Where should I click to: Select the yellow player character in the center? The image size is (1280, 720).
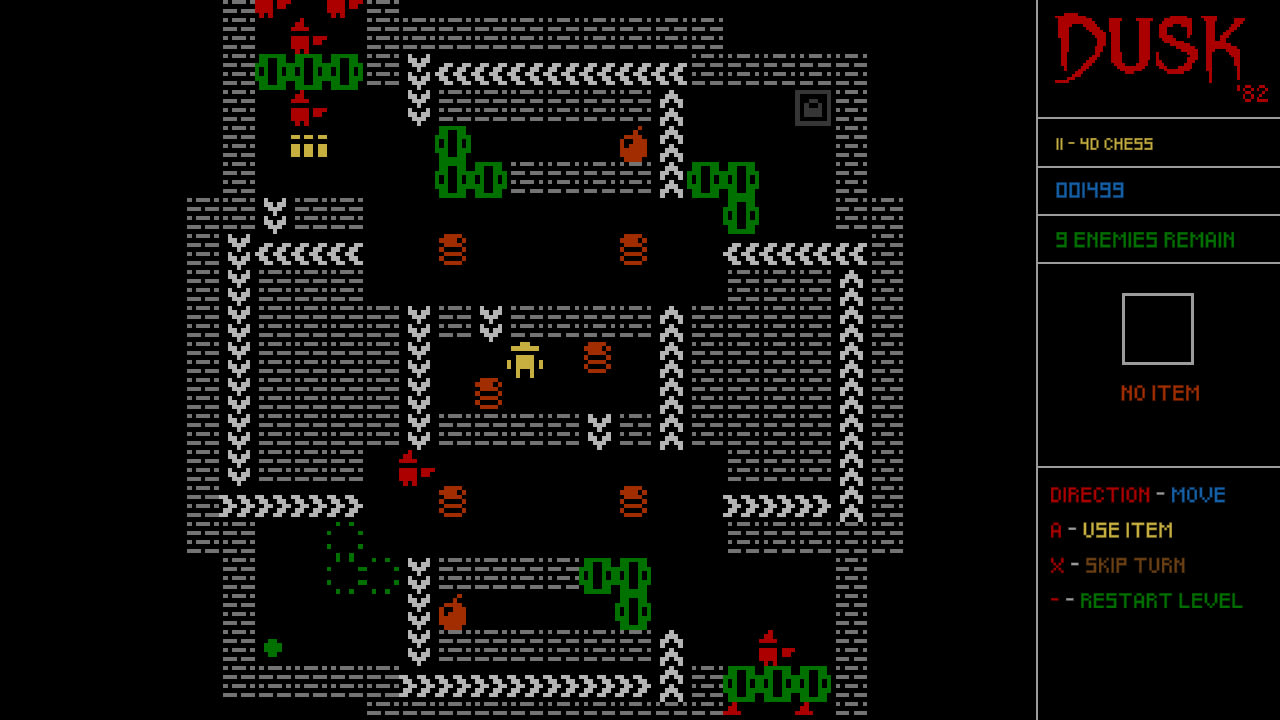[524, 362]
